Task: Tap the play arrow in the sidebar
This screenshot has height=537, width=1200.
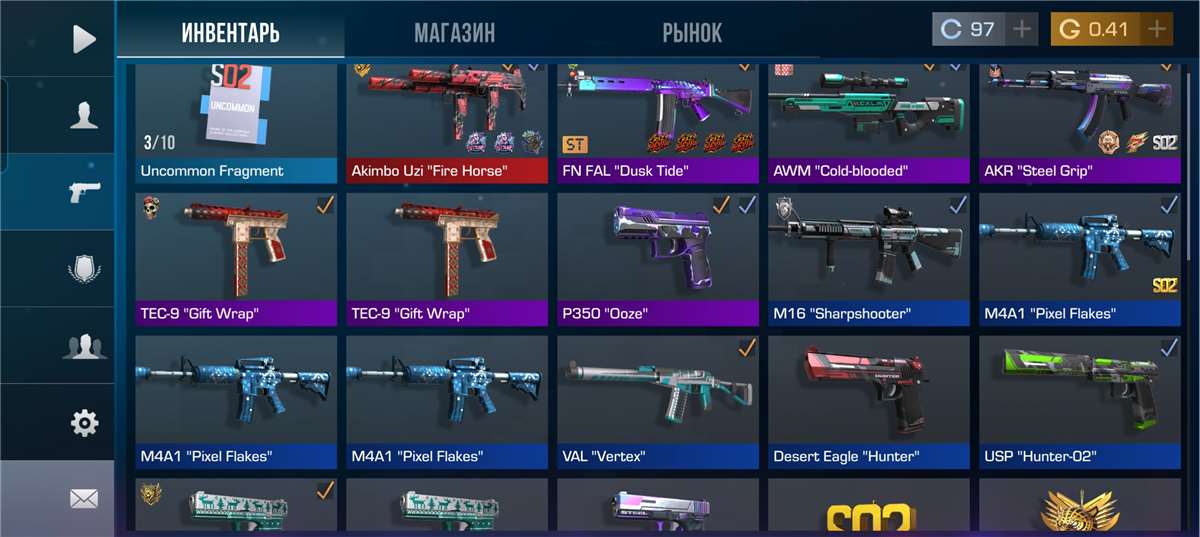Action: [x=84, y=39]
